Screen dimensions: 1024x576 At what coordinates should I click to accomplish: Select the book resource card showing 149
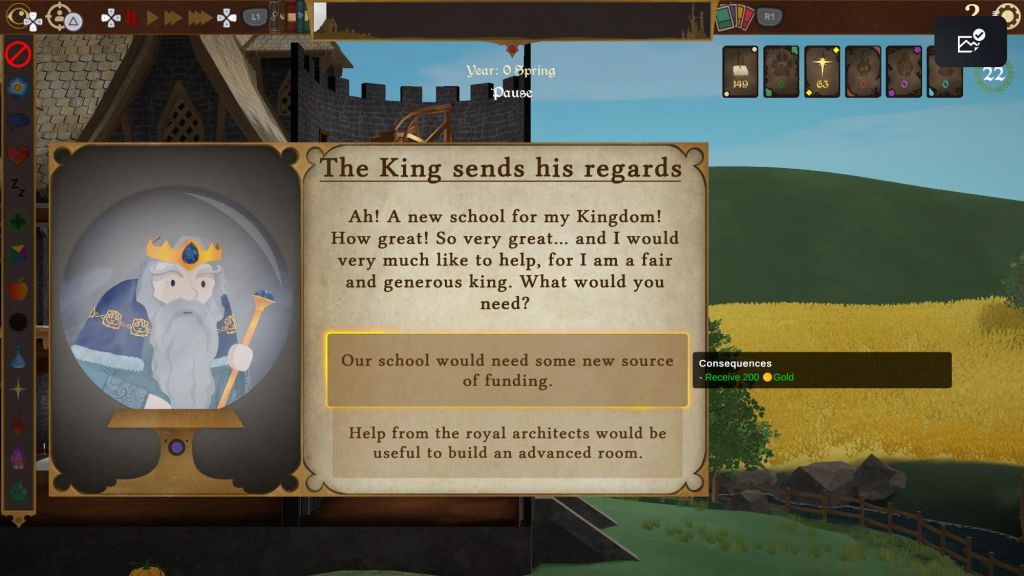[740, 72]
